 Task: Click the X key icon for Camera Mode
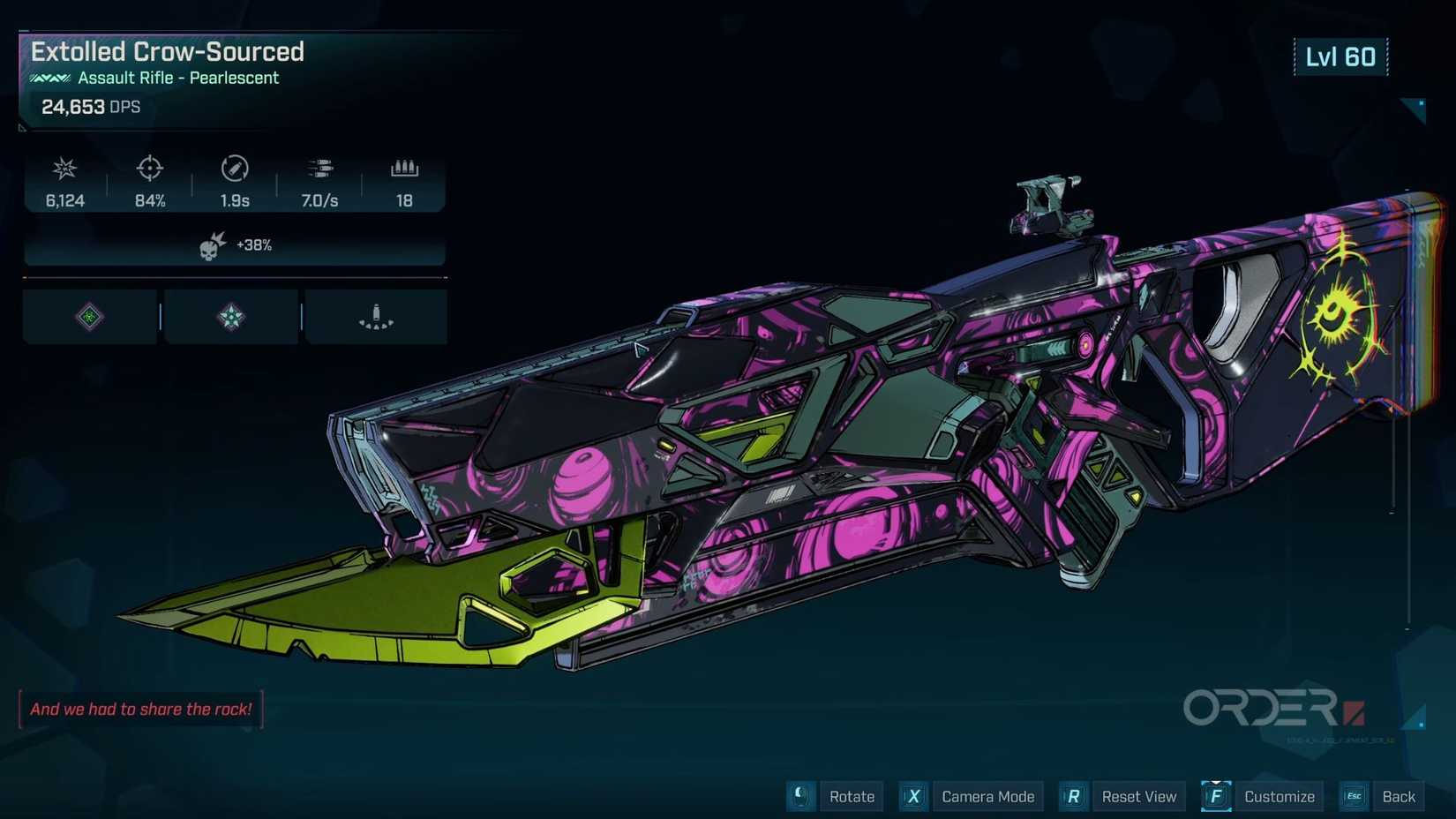point(913,796)
